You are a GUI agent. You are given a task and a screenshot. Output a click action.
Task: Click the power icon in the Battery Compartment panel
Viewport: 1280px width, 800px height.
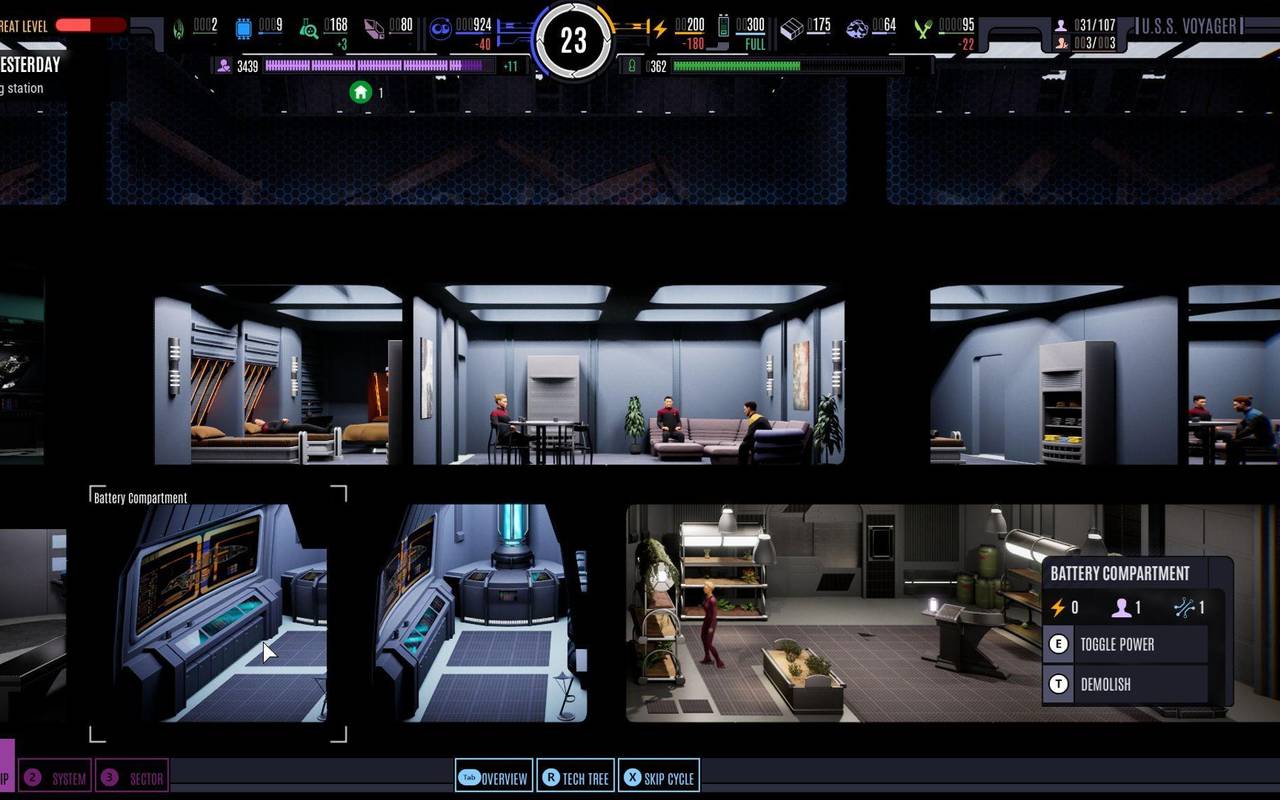(1056, 607)
